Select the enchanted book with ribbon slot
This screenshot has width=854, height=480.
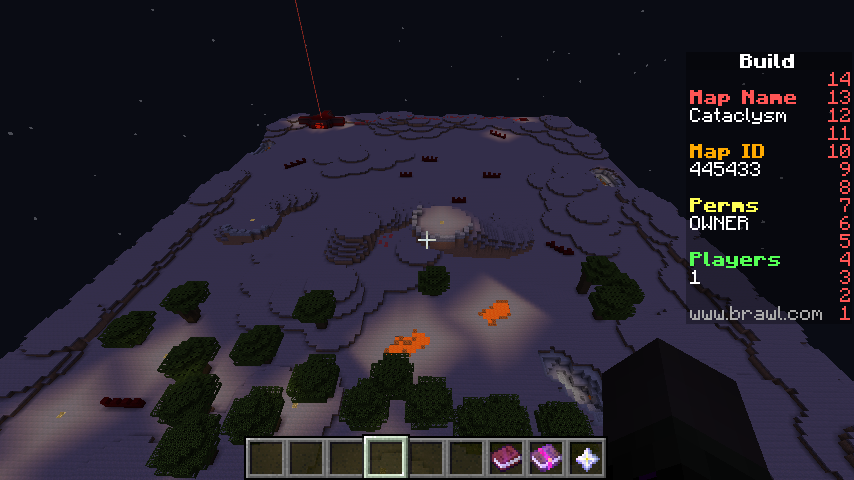[x=546, y=458]
